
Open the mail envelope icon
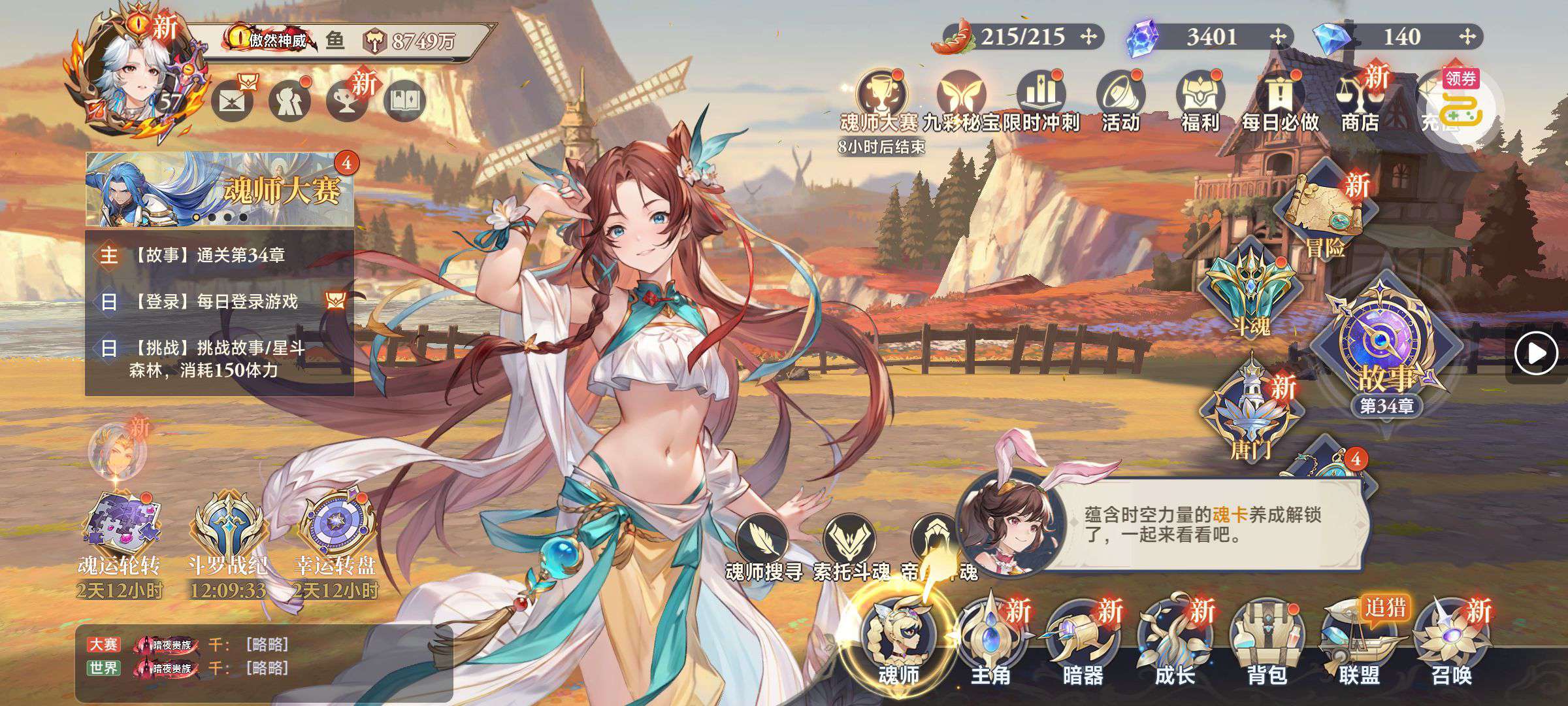tap(232, 102)
